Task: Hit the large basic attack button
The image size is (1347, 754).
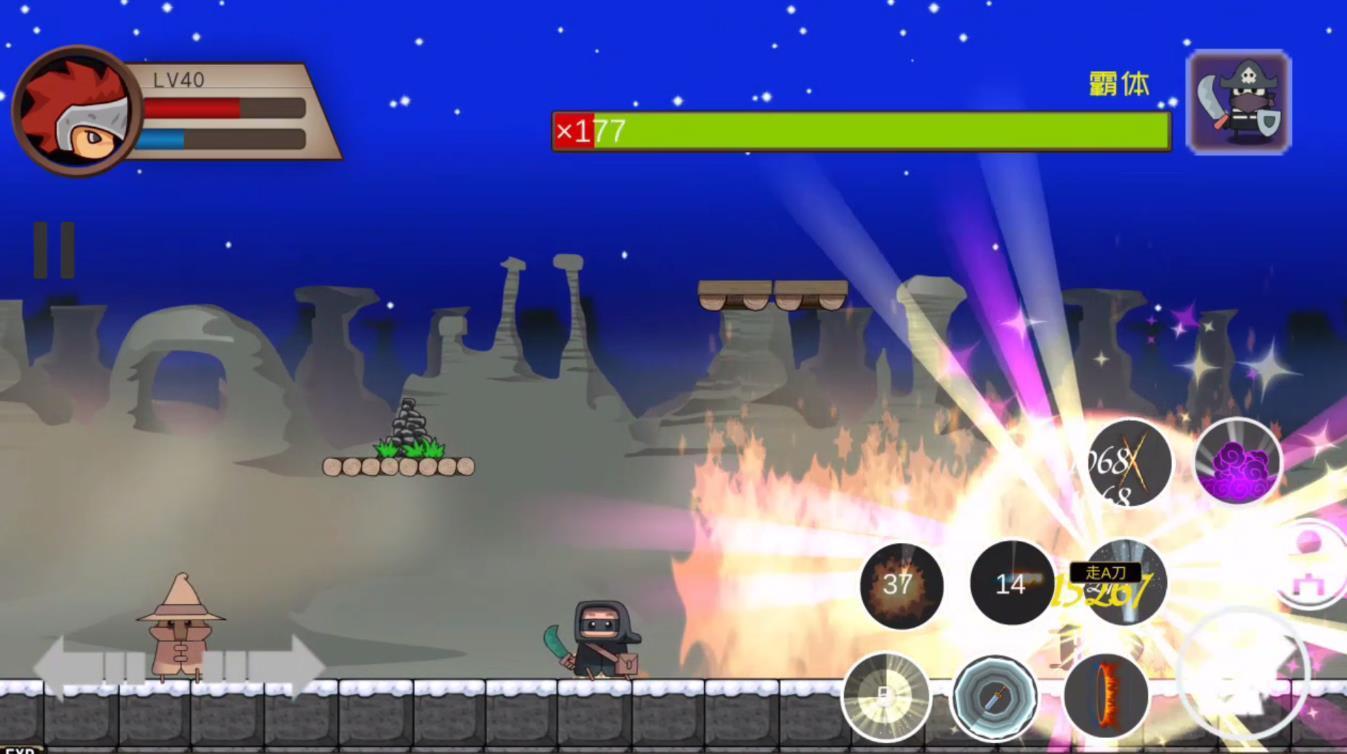Action: [x=1242, y=675]
